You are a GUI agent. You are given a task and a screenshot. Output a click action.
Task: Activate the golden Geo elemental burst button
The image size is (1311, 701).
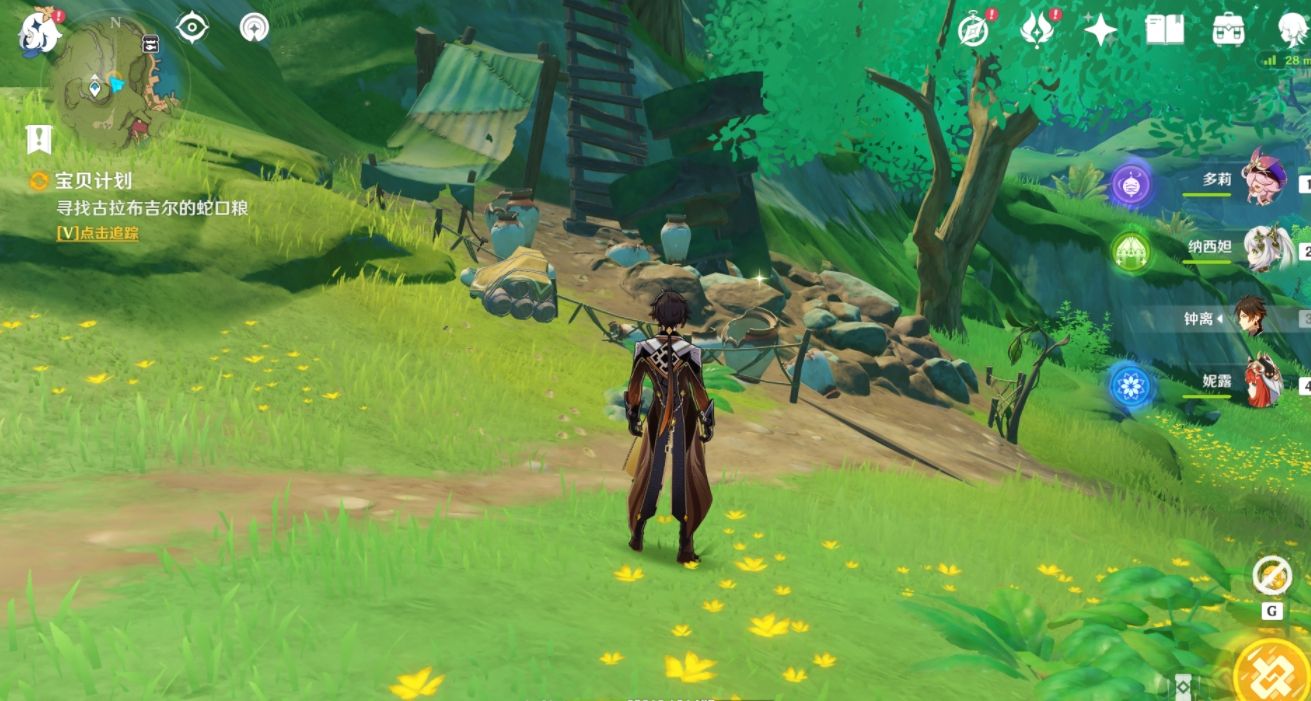(1272, 670)
